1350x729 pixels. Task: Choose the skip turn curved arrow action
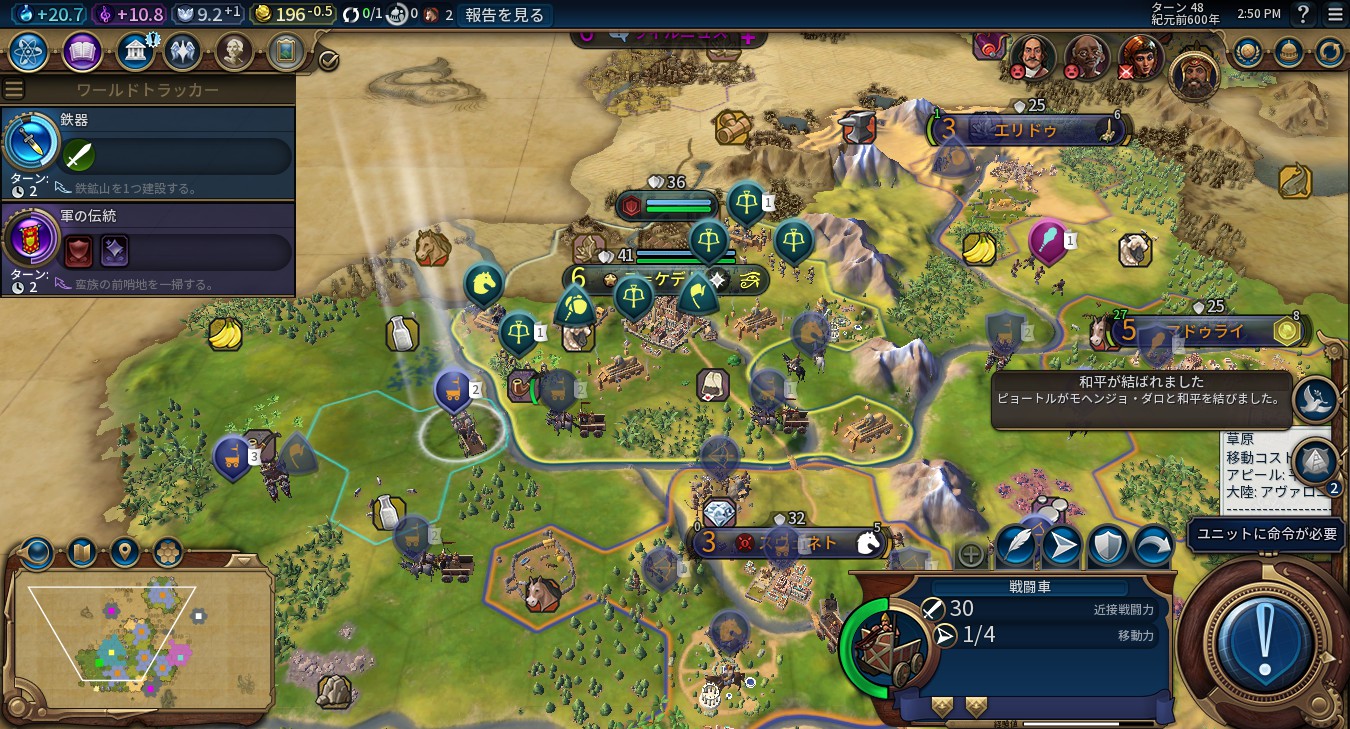[1153, 546]
